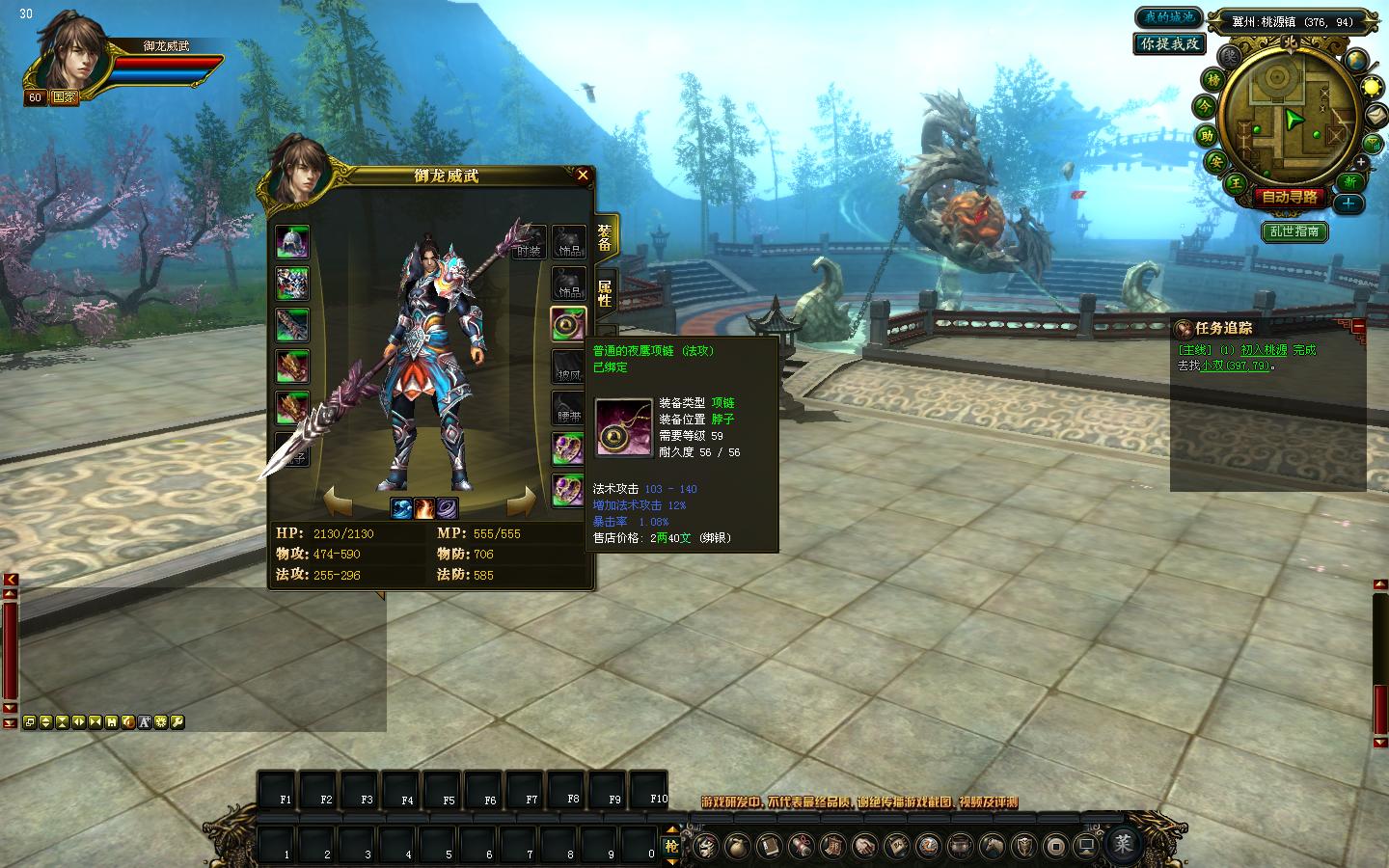
Task: Open the bag pouch icon
Action: click(736, 846)
